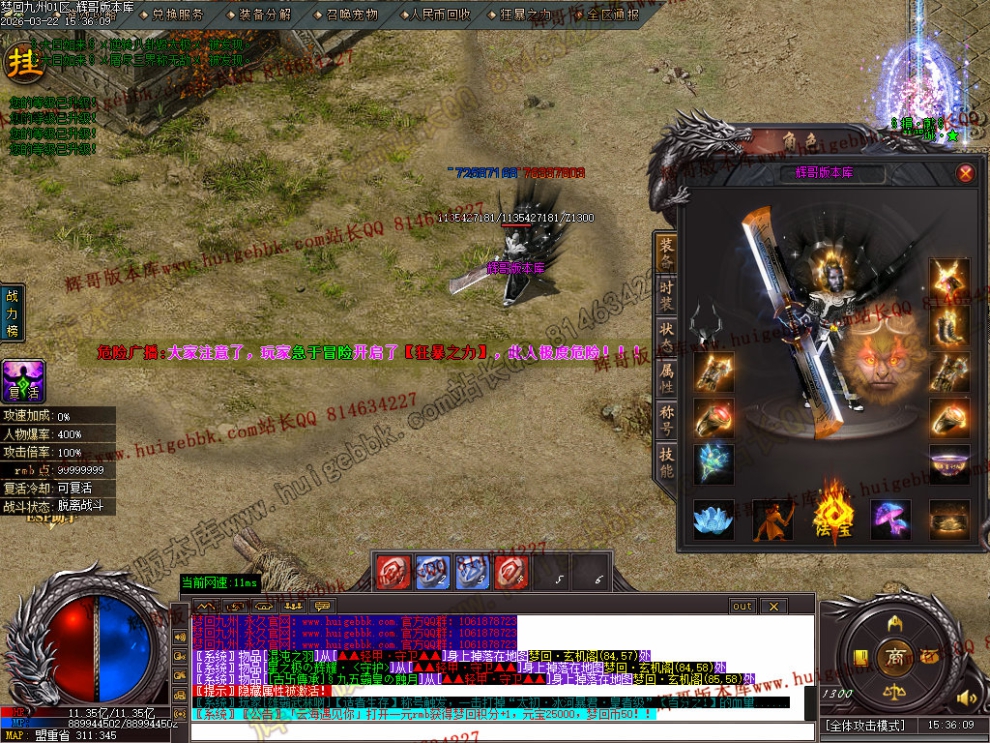
Task: Select the blue lotus item slot
Action: (713, 520)
